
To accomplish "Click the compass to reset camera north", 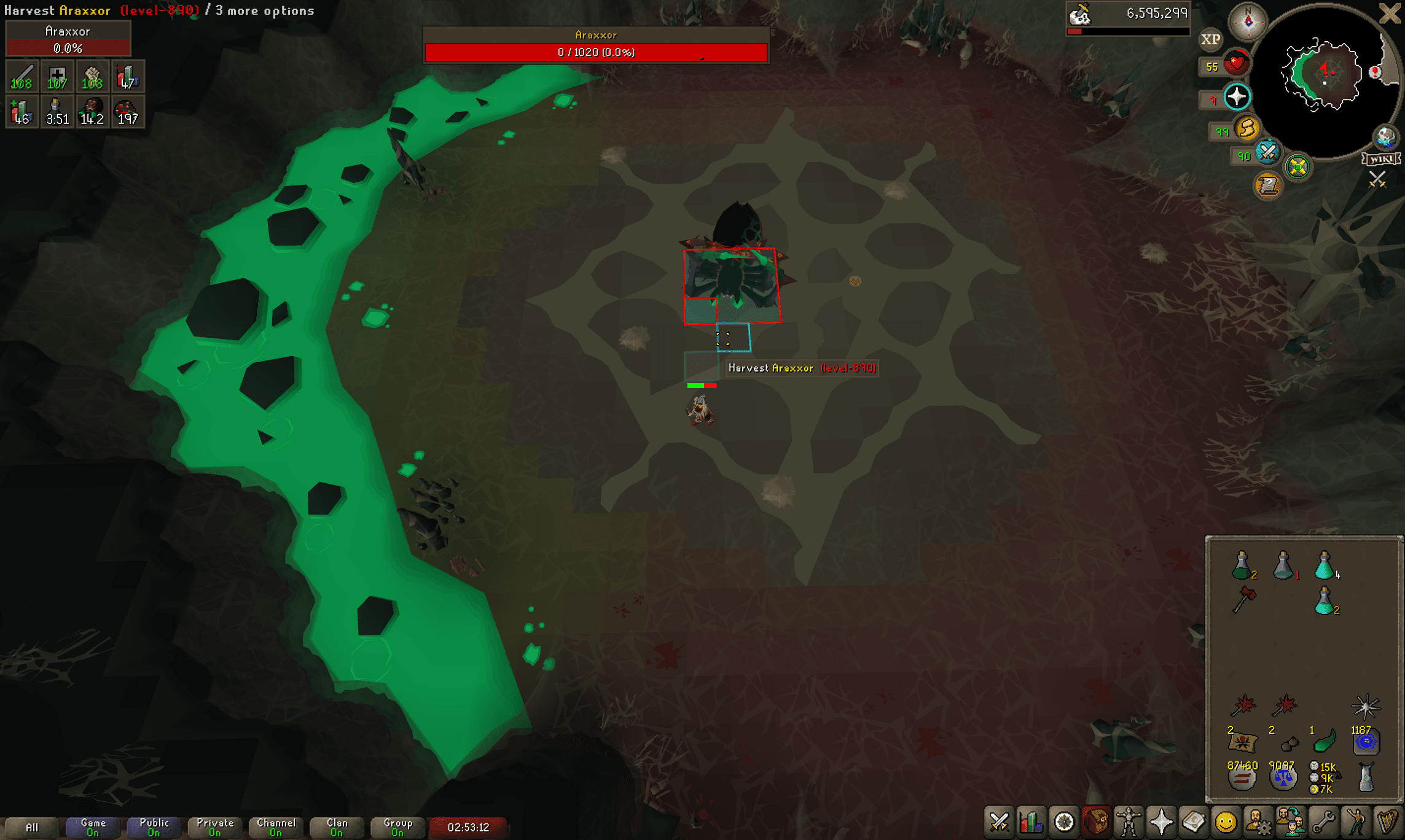I will 1248,20.
